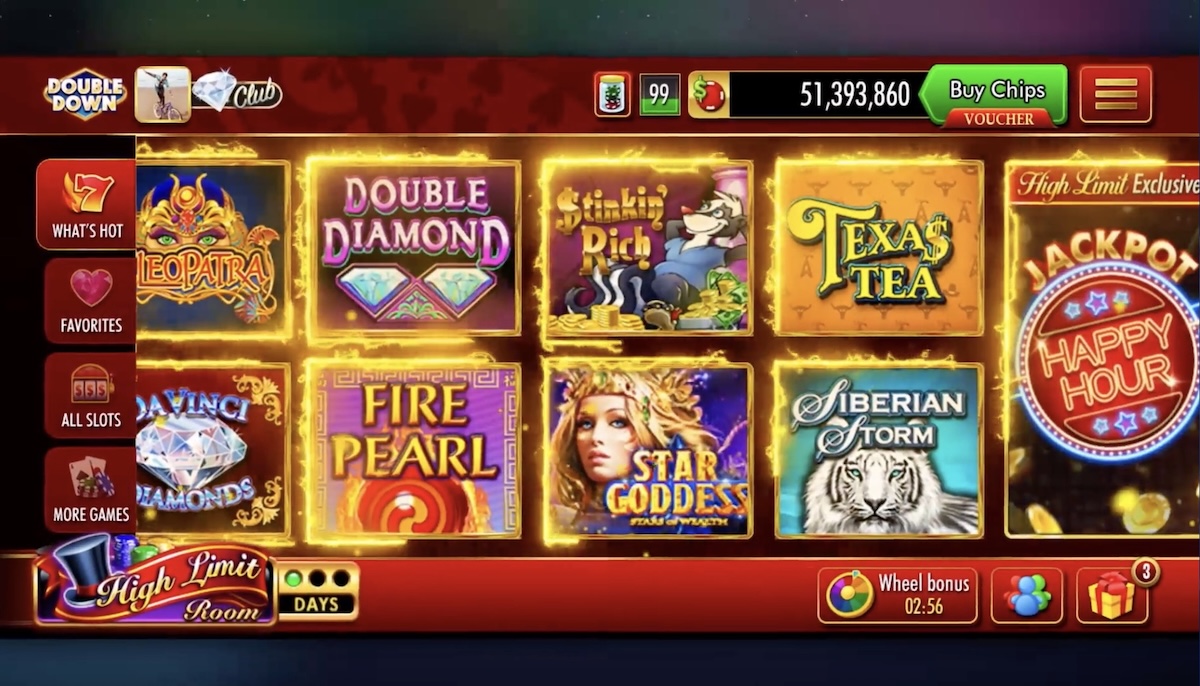Select the Texas Tea slot tile
This screenshot has width=1200, height=686.
(x=879, y=247)
